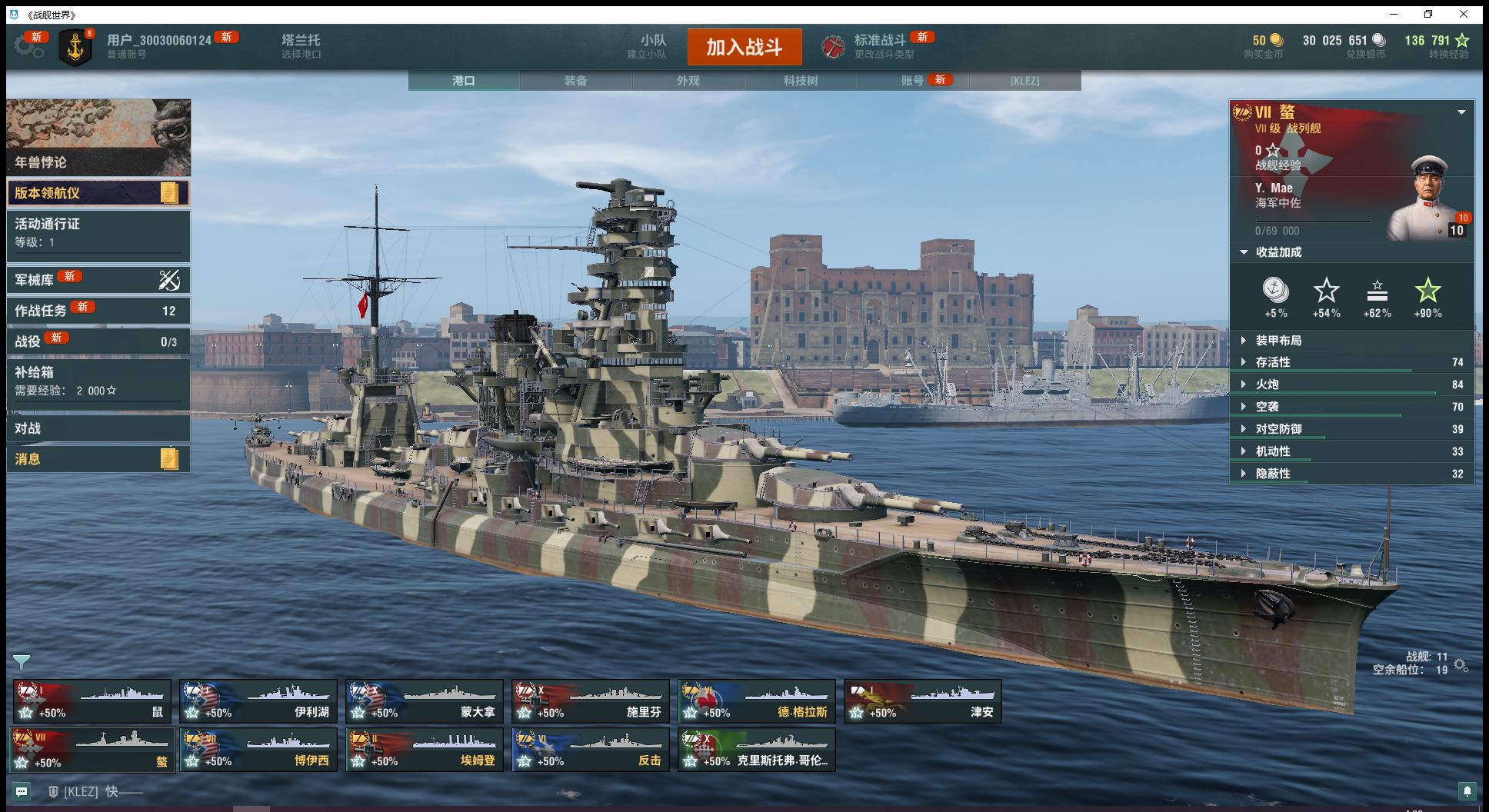The width and height of the screenshot is (1489, 812).
Task: Open the settings gear icon
Action: 28,46
